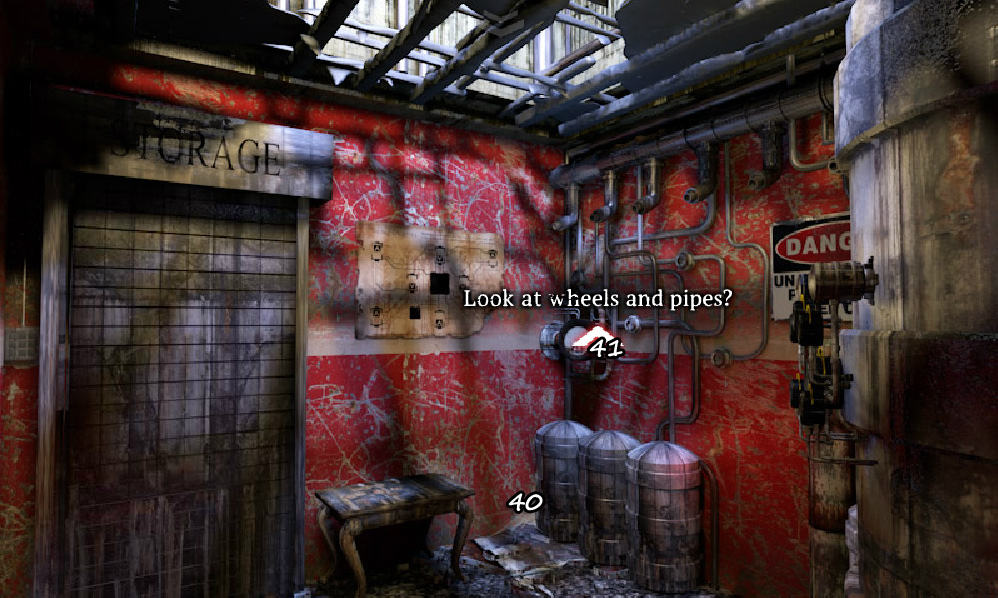Select the hotspot marker numbered 40

coord(524,502)
